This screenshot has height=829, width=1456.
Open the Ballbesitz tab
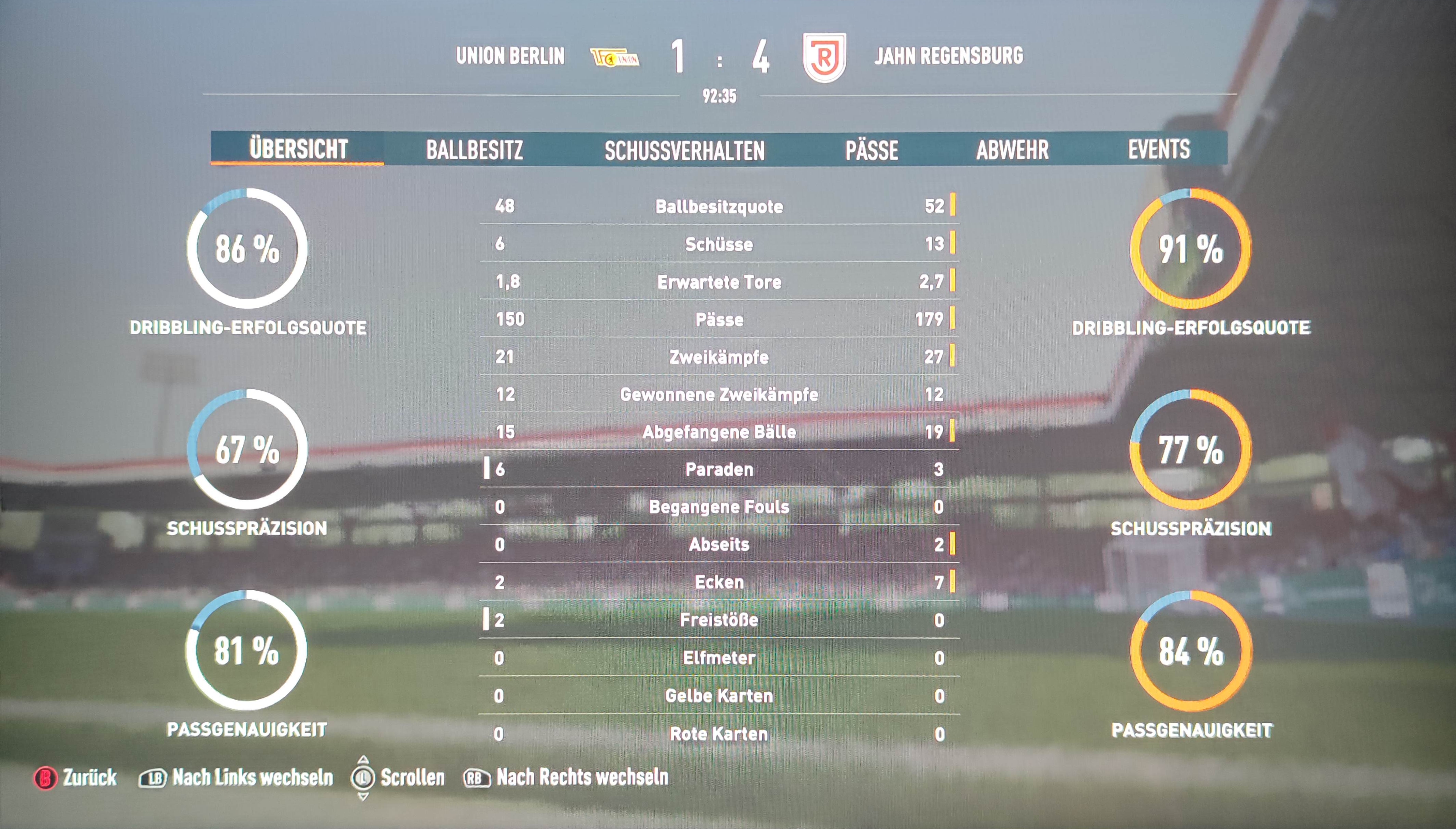474,150
